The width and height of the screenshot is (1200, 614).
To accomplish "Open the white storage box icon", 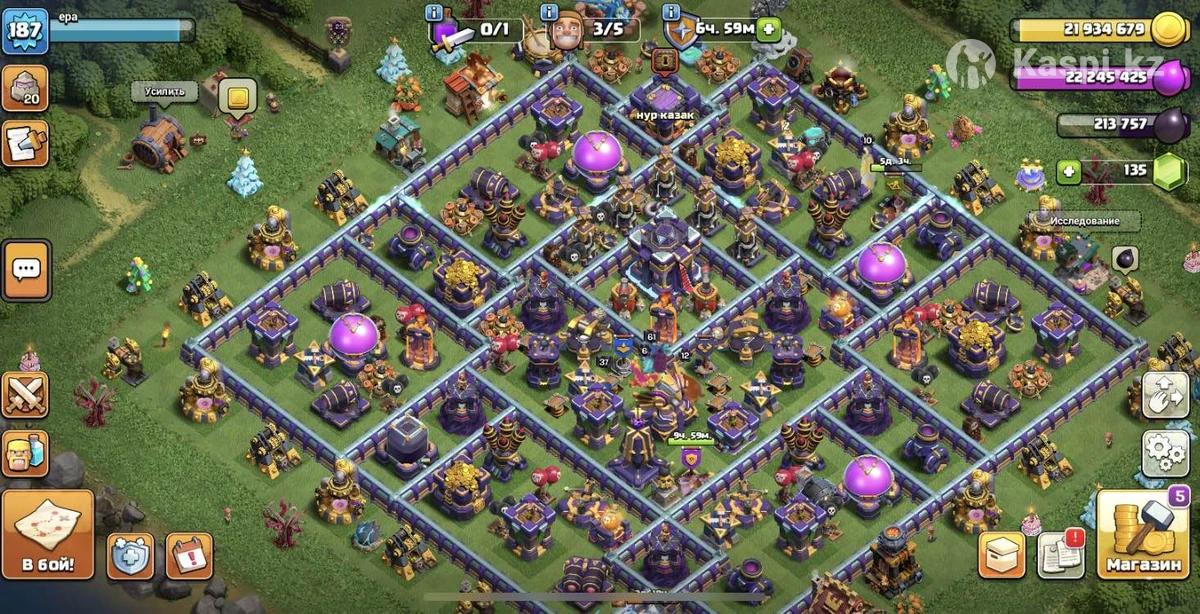I will point(1001,551).
